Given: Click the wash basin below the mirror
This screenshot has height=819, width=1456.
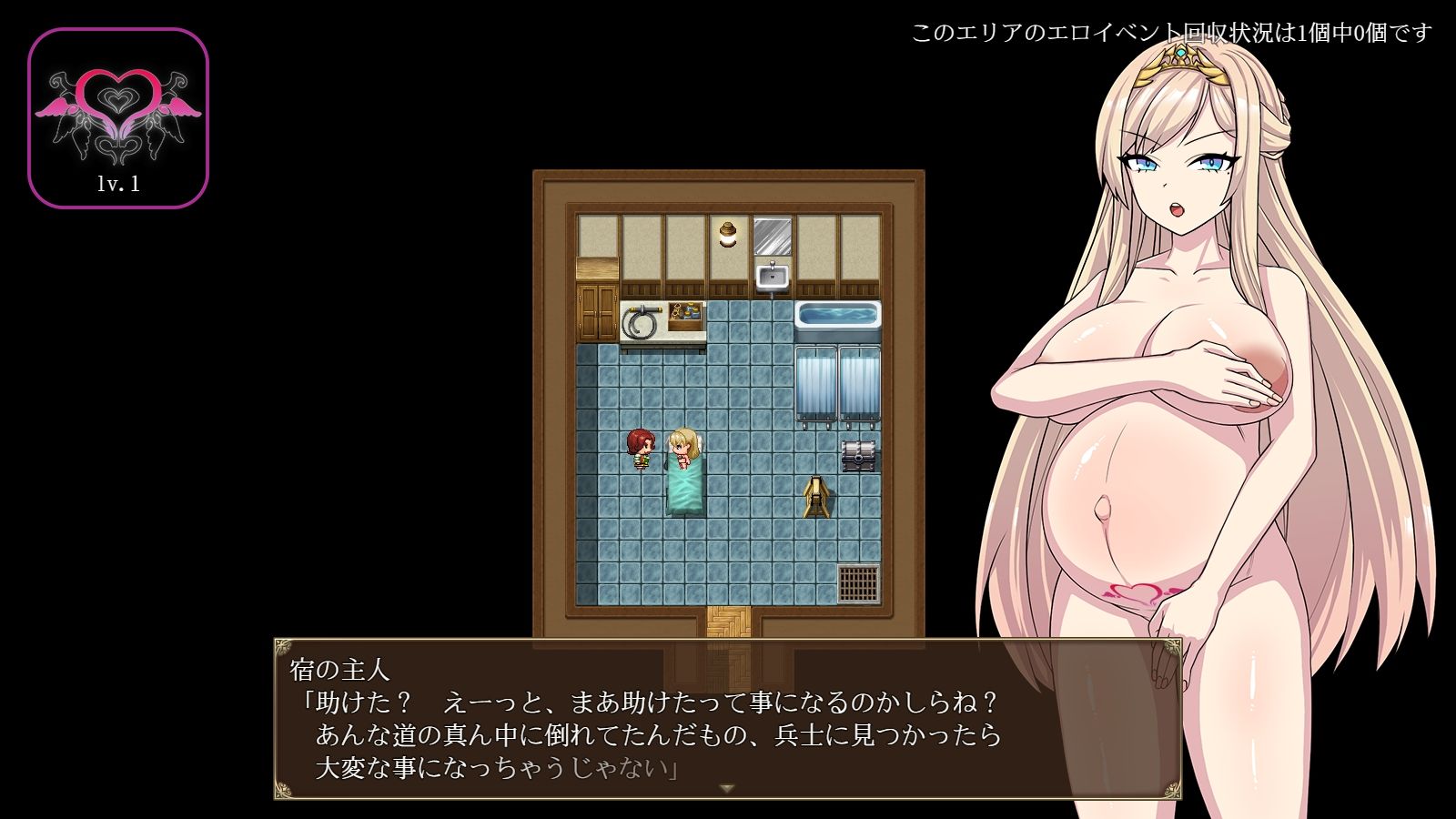Looking at the screenshot, I should point(771,278).
